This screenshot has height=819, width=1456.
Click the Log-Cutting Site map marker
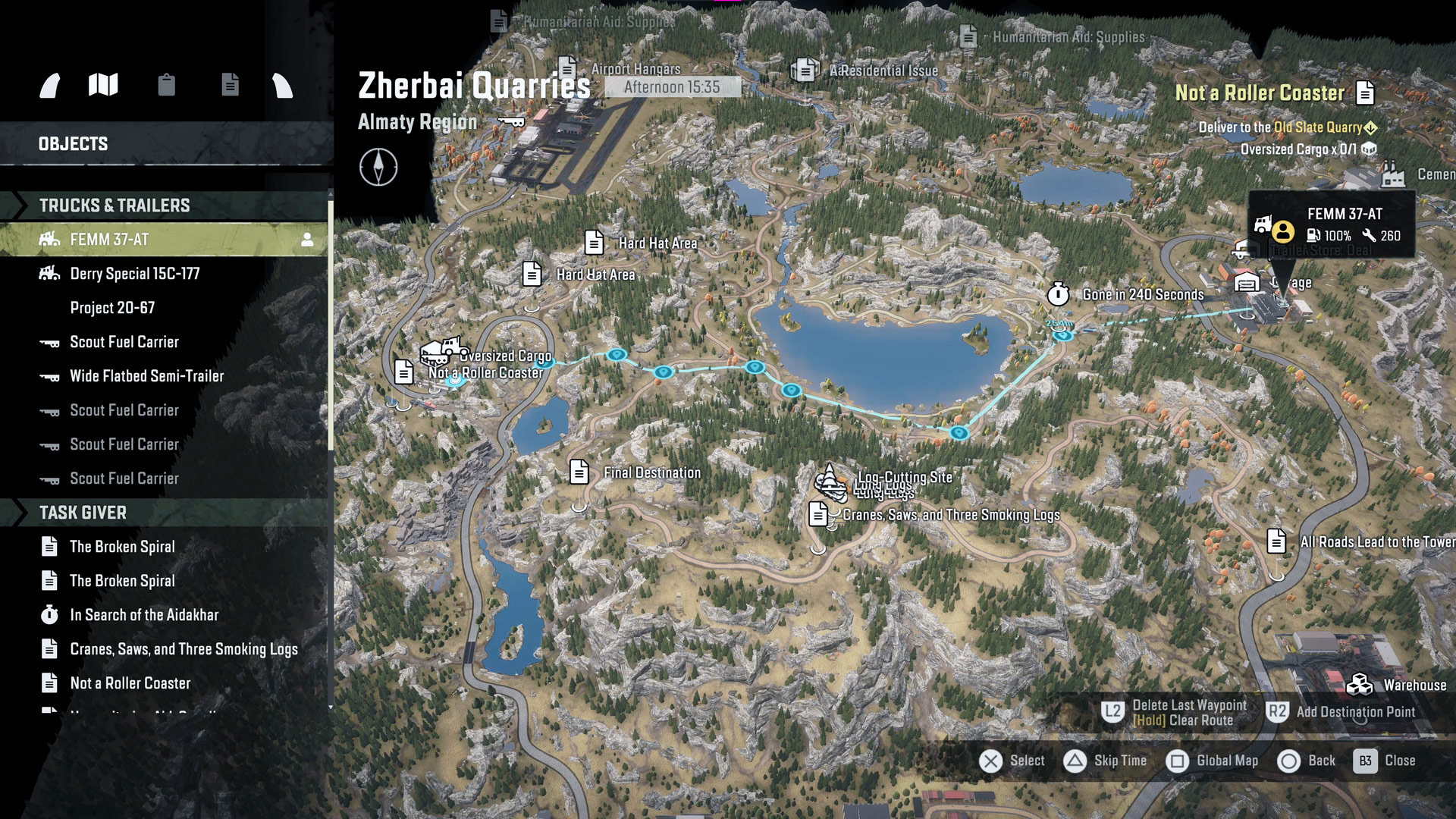[831, 481]
